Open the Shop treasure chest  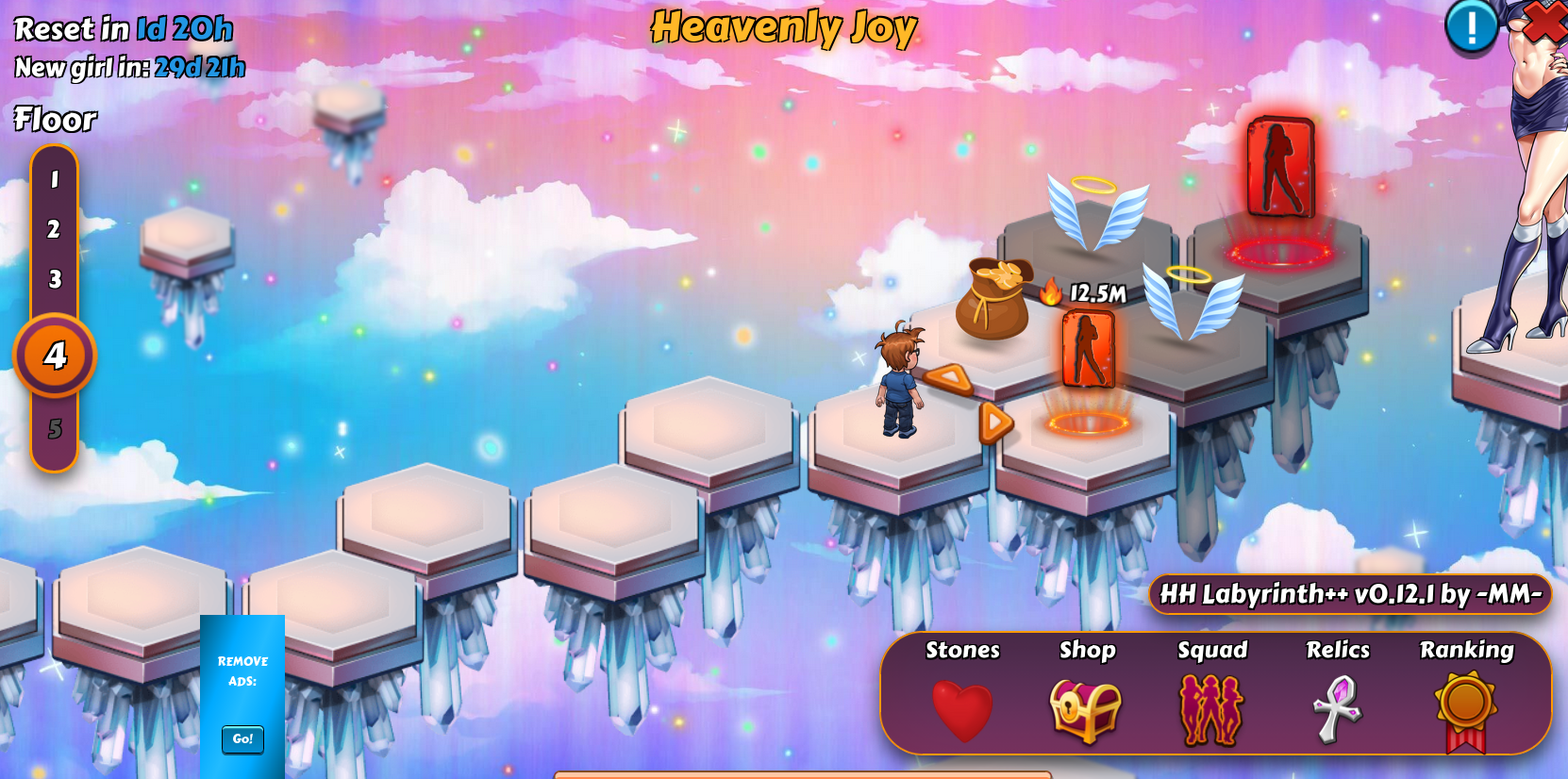1086,709
